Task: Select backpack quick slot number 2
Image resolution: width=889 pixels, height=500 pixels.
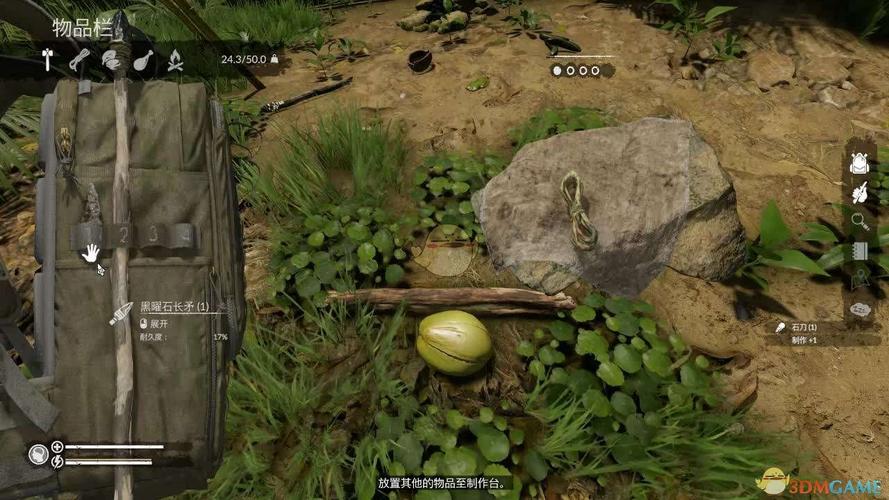Action: pyautogui.click(x=123, y=236)
